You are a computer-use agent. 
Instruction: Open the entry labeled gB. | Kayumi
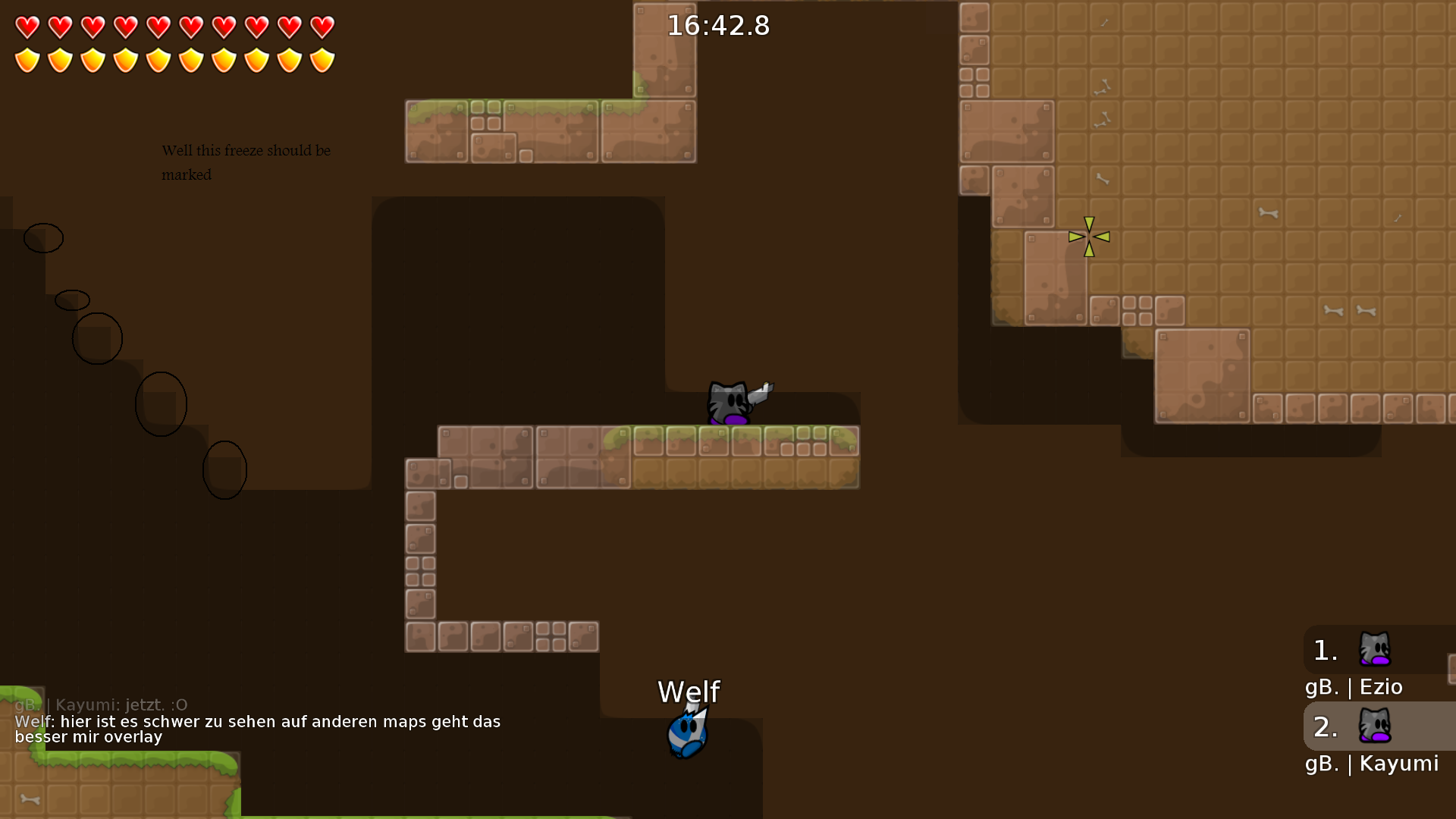1373,764
